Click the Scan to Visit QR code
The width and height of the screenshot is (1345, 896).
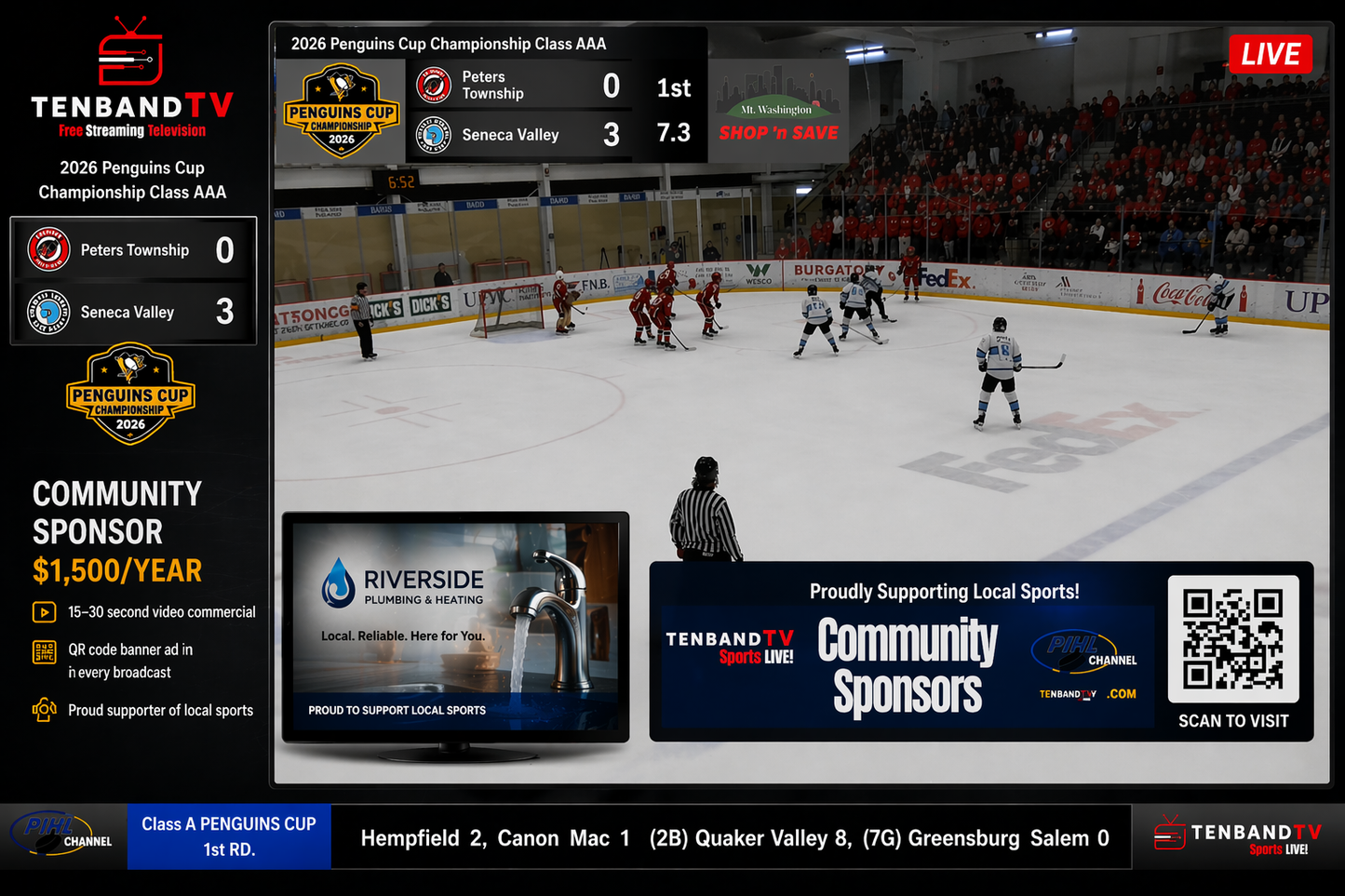pos(1232,639)
